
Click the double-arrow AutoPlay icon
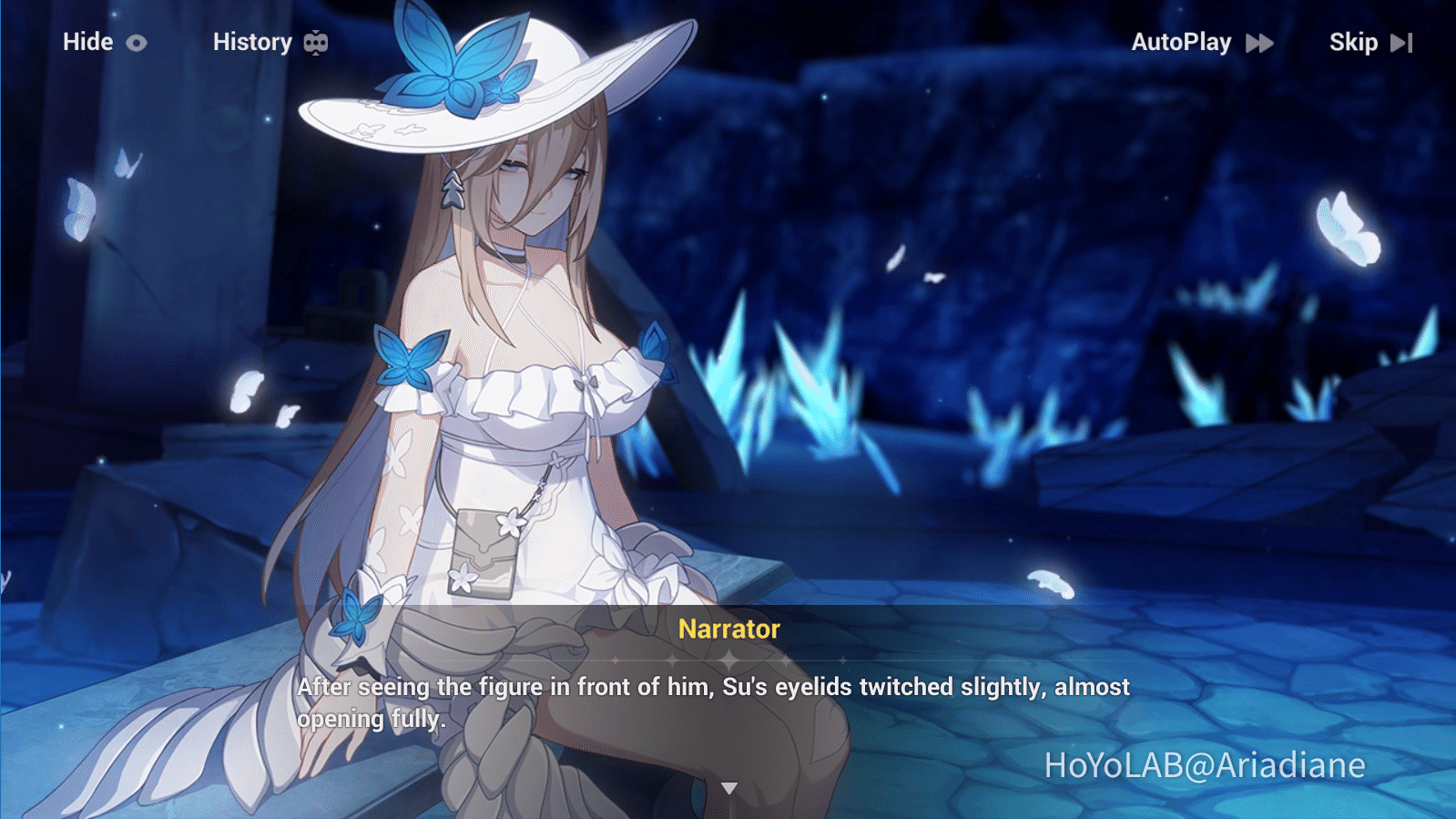pyautogui.click(x=1260, y=42)
